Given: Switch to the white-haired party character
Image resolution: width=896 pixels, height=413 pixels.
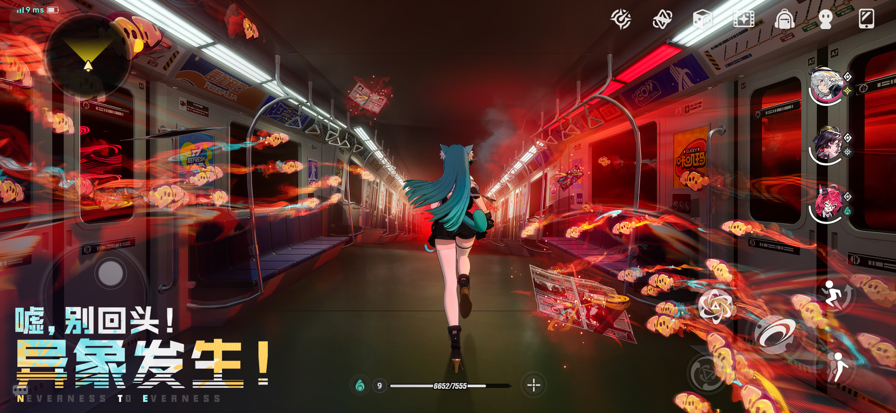Looking at the screenshot, I should pyautogui.click(x=827, y=87).
